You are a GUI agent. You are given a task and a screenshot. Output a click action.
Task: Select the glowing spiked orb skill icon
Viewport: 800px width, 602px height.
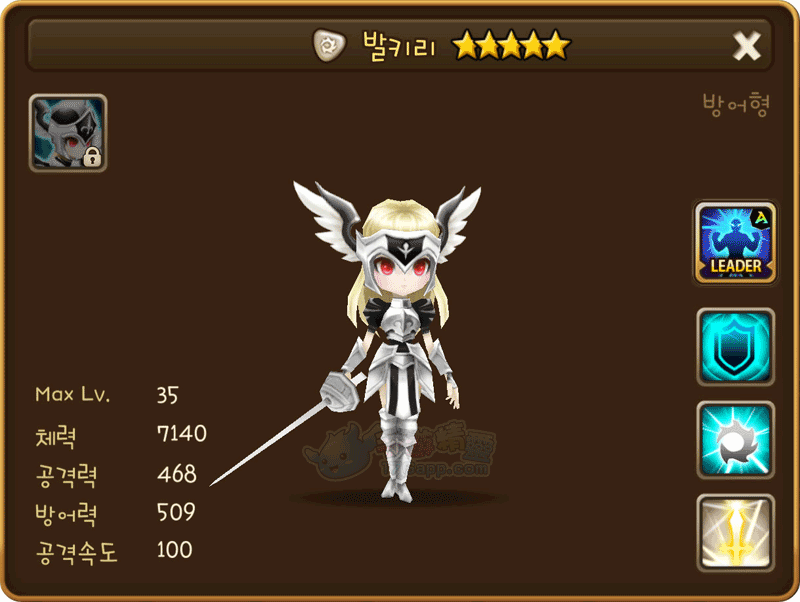736,441
